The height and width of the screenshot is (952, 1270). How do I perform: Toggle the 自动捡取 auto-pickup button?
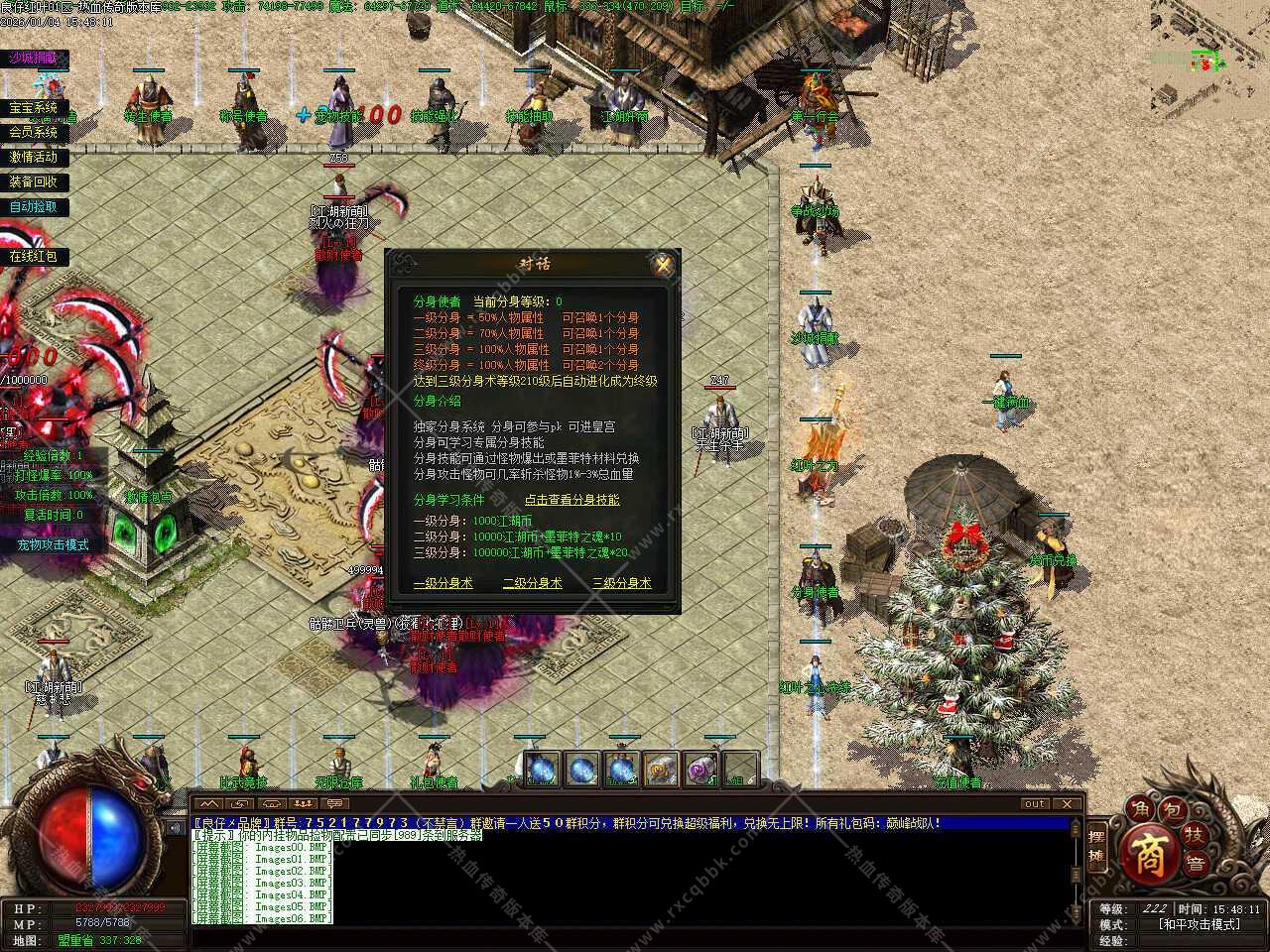tap(34, 207)
